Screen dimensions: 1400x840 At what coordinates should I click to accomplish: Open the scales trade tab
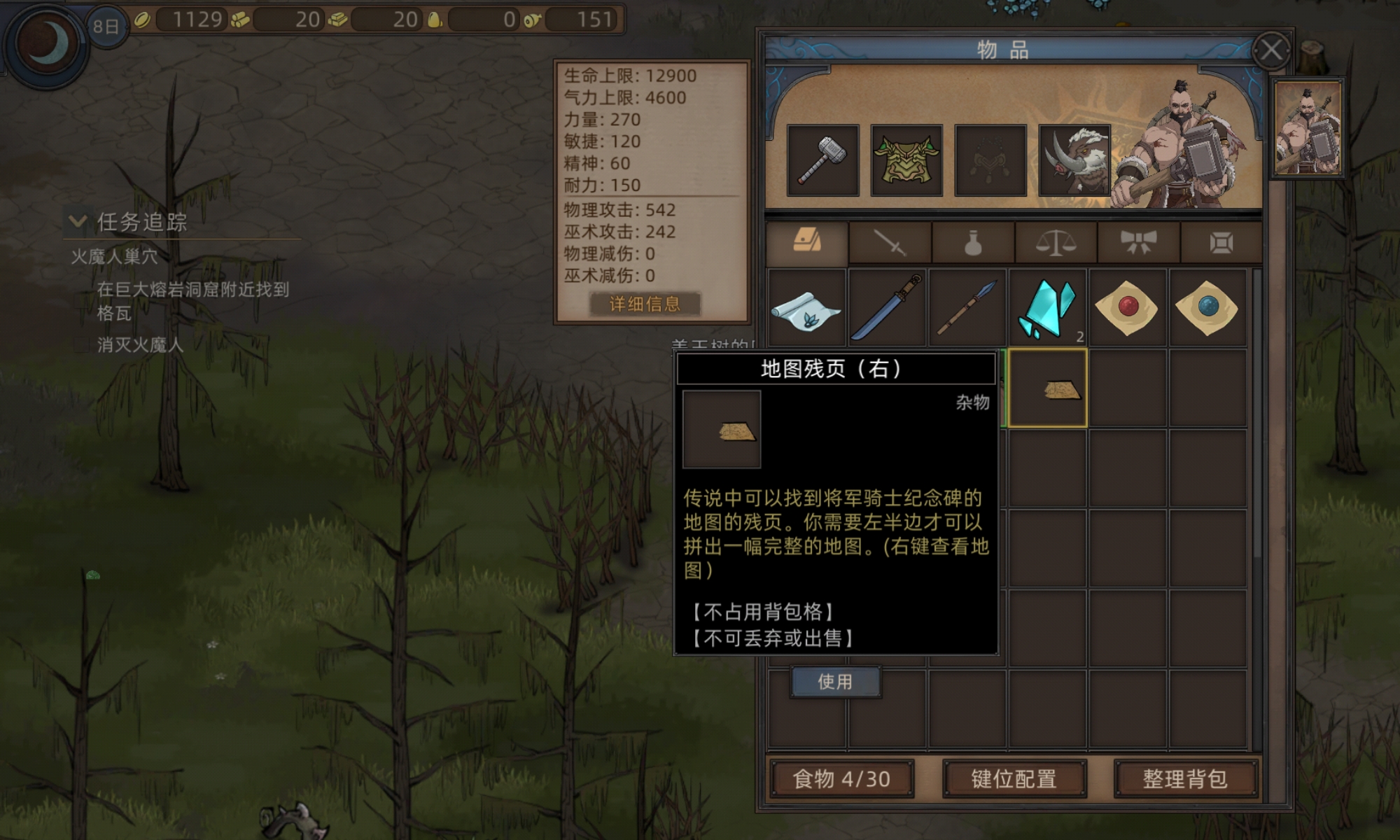click(x=1056, y=241)
